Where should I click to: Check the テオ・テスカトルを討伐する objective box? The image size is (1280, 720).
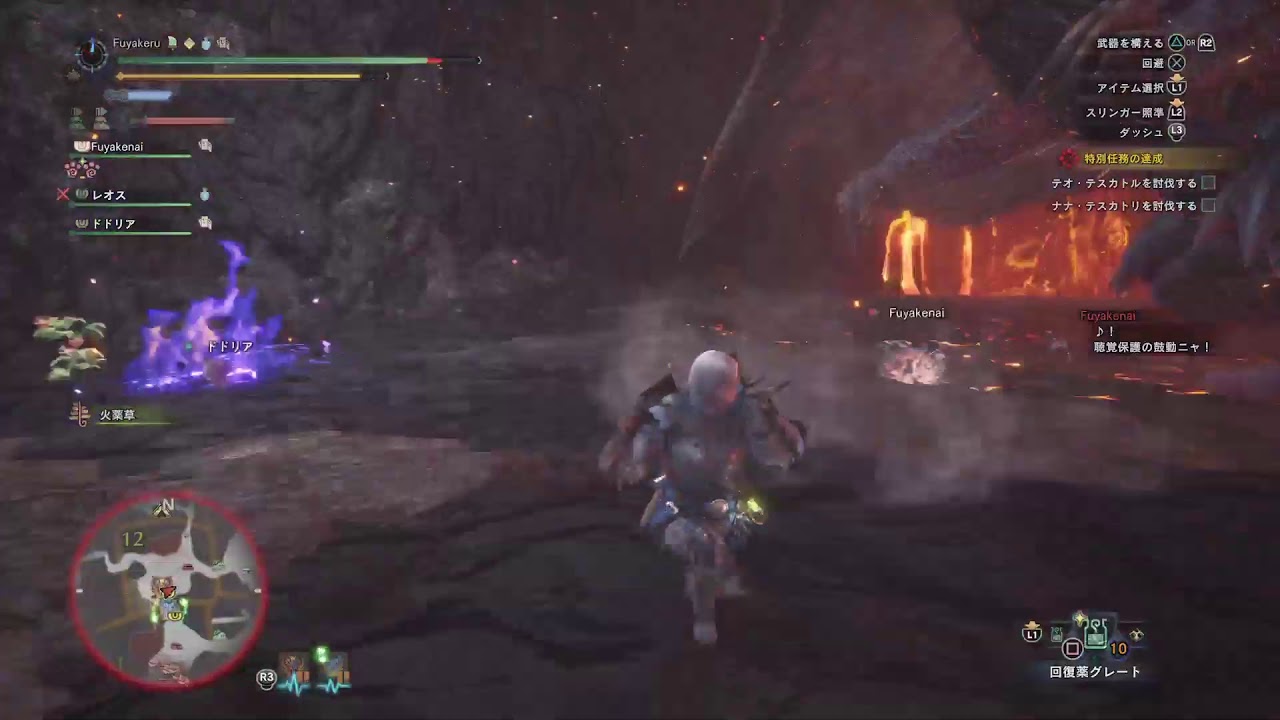coord(1210,183)
